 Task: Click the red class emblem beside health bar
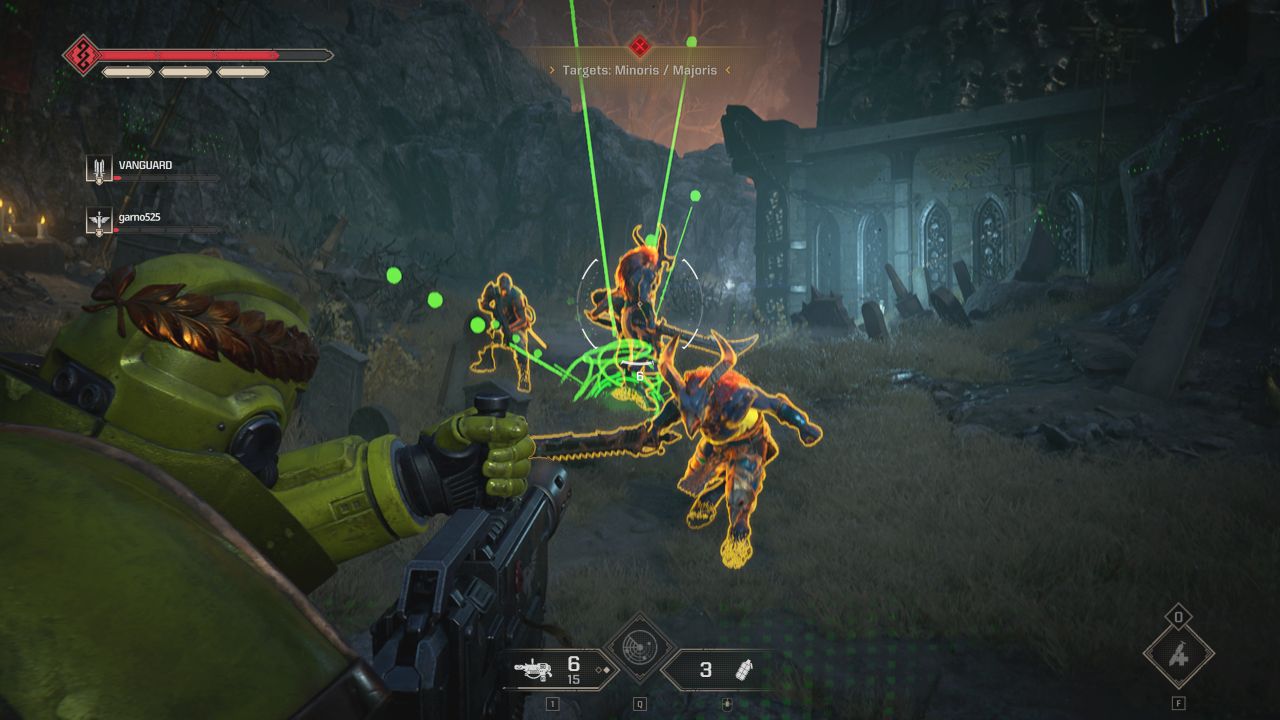click(x=82, y=55)
